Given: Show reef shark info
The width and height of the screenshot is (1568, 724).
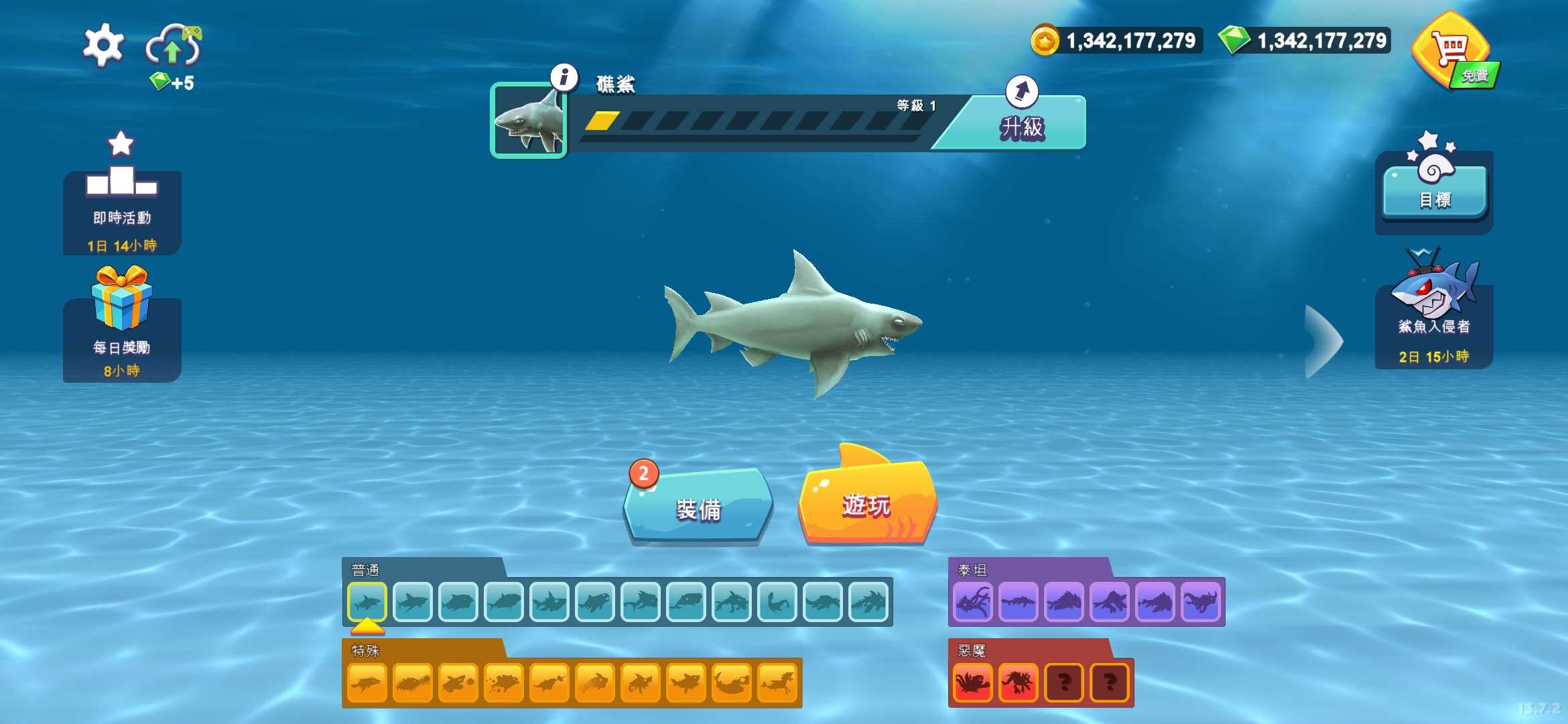Looking at the screenshot, I should tap(564, 78).
